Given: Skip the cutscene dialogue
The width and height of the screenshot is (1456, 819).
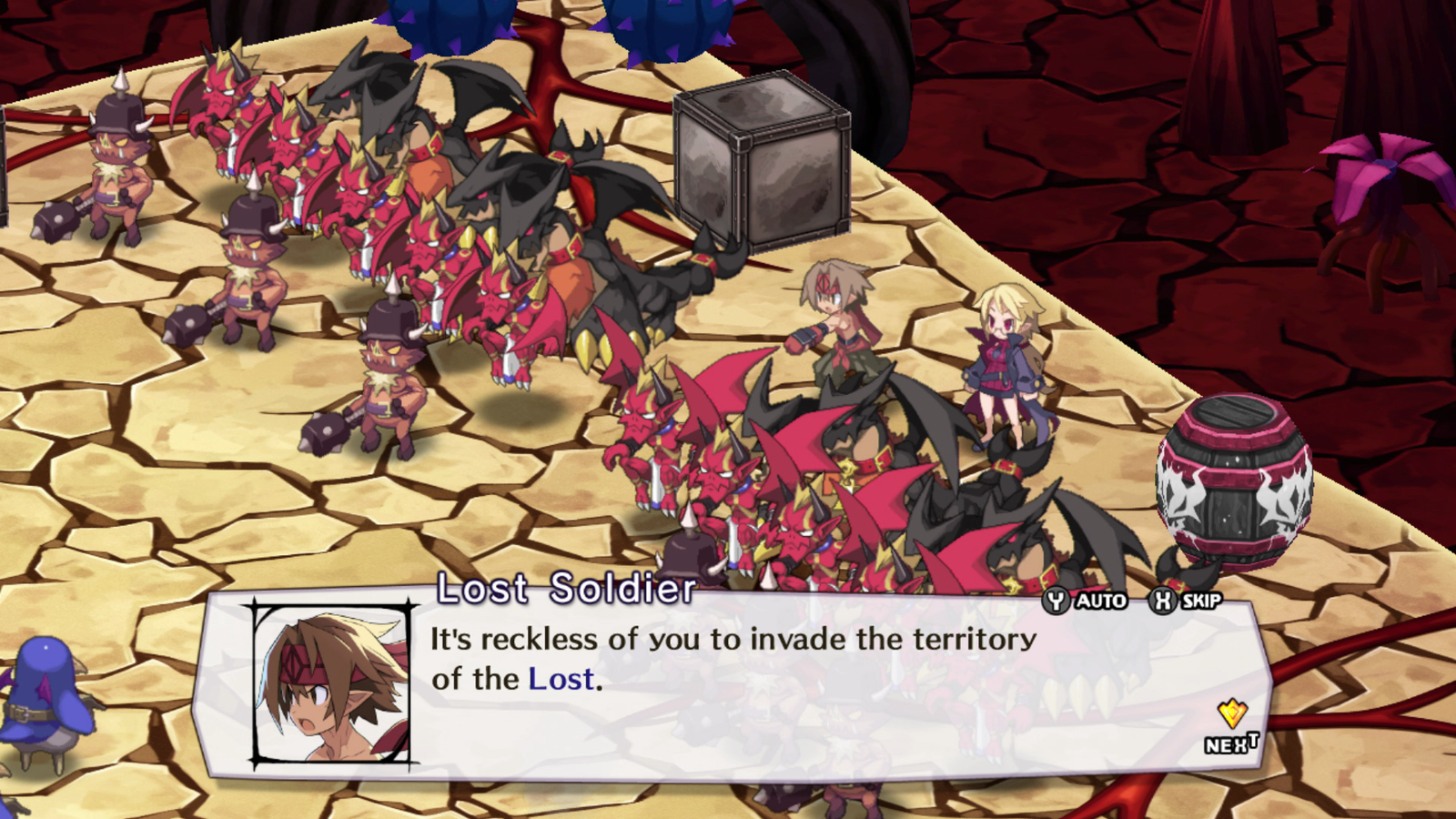Looking at the screenshot, I should [1186, 601].
